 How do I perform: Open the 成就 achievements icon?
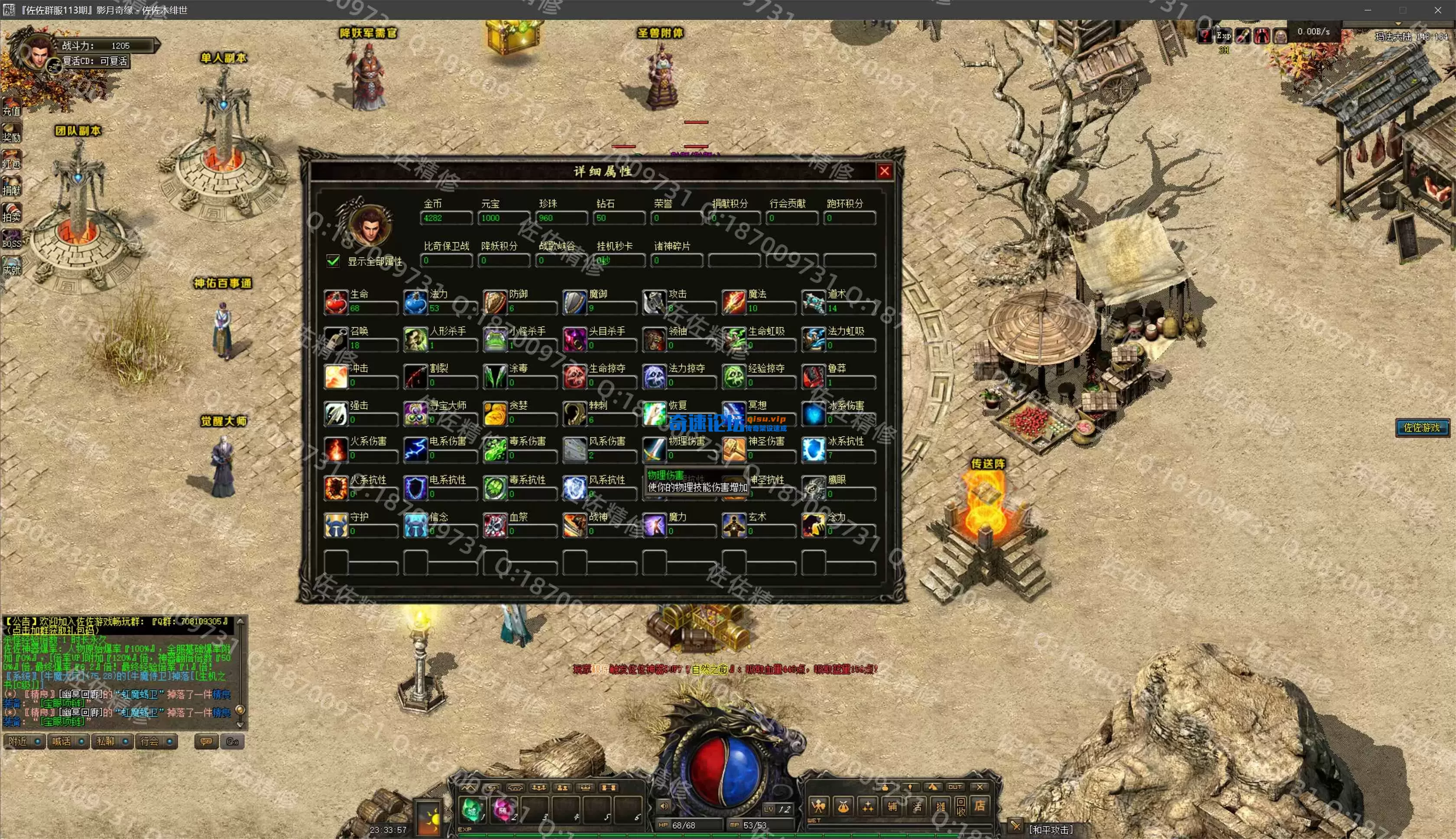12,266
